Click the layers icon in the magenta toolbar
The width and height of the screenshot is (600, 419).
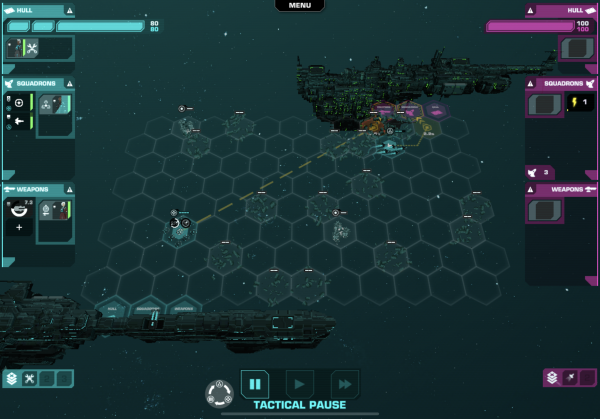coord(552,378)
